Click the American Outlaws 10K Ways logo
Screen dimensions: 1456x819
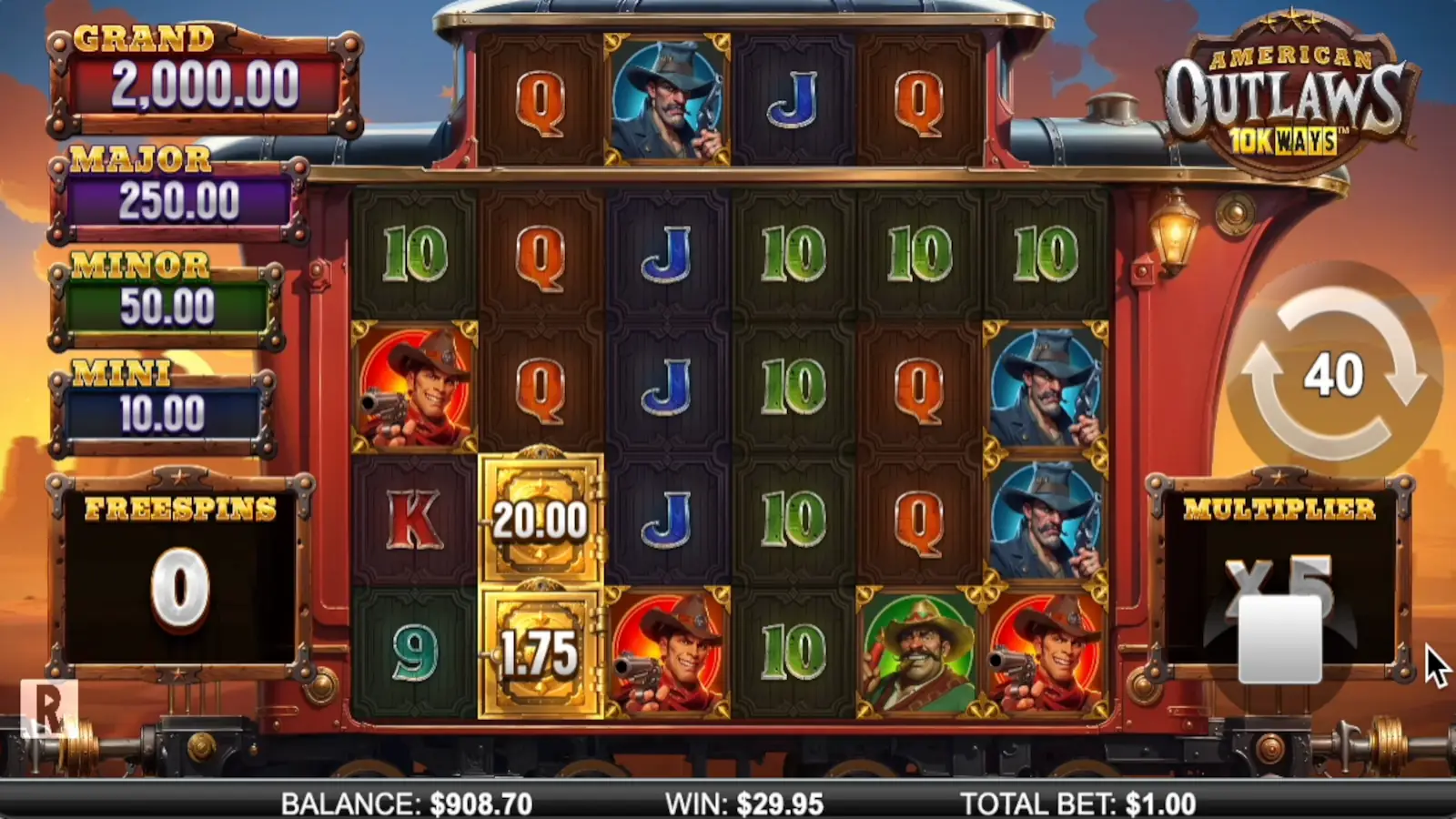[x=1289, y=91]
